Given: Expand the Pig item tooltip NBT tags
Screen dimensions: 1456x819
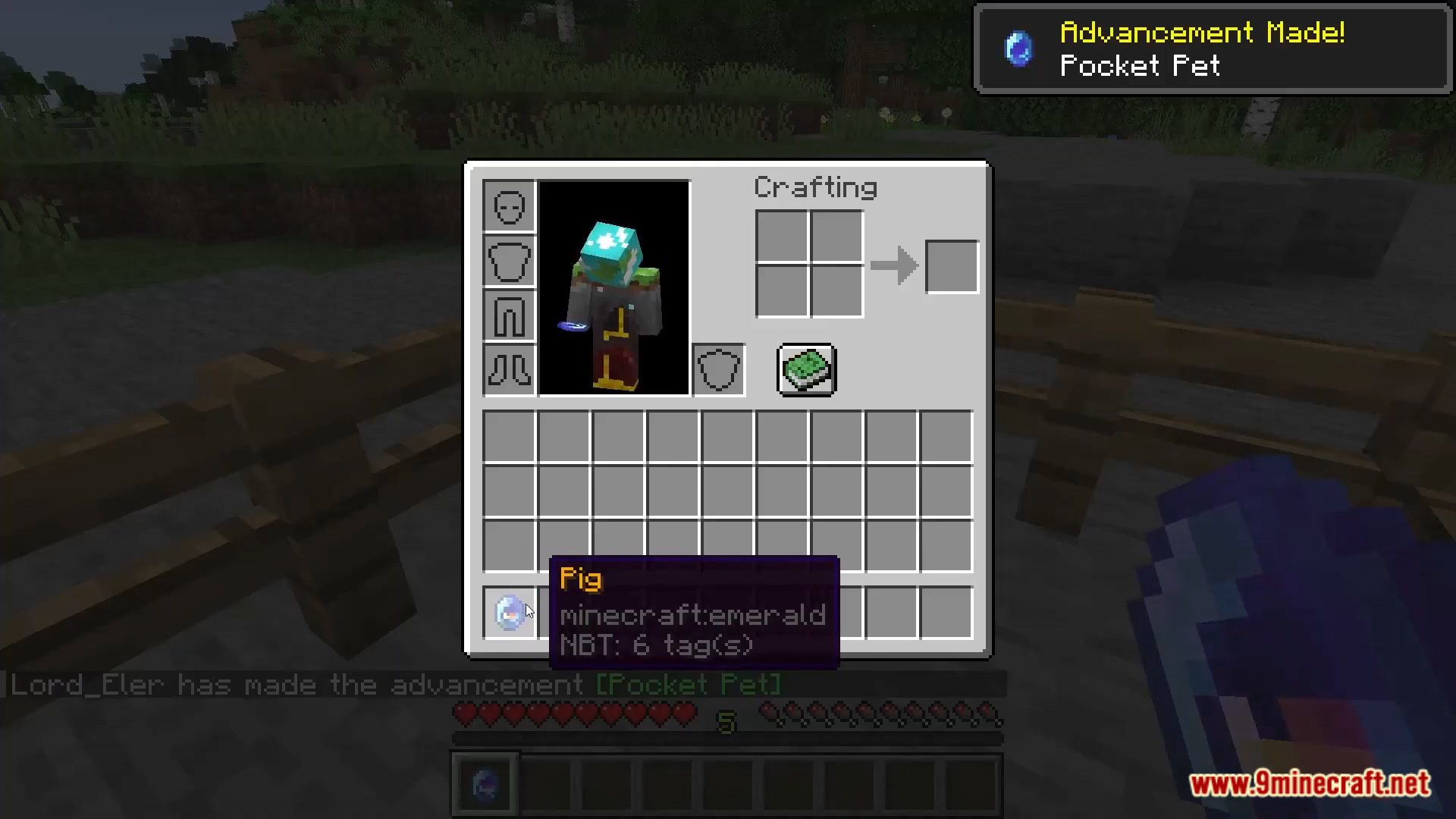Looking at the screenshot, I should click(658, 645).
